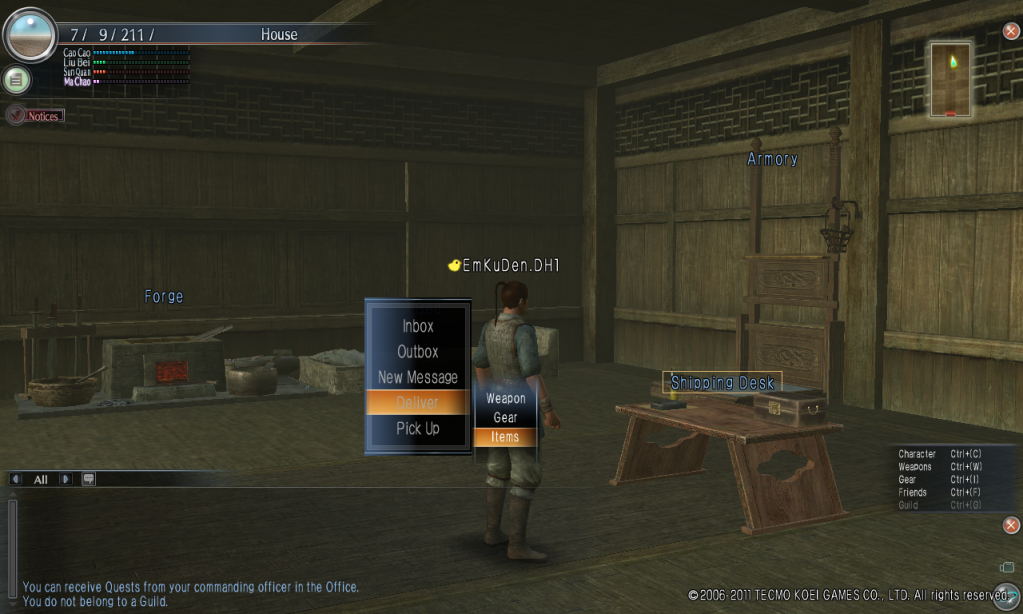Close the minimap with red X
This screenshot has width=1023, height=614.
(x=1011, y=31)
